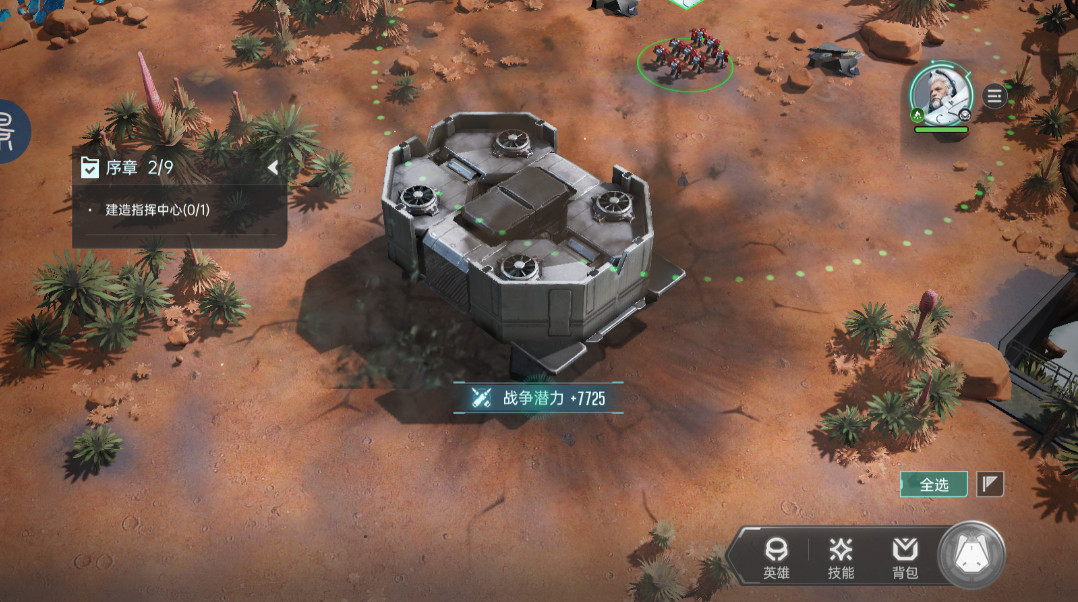The height and width of the screenshot is (602, 1078).
Task: Open the three-line list menu button
Action: tap(994, 96)
